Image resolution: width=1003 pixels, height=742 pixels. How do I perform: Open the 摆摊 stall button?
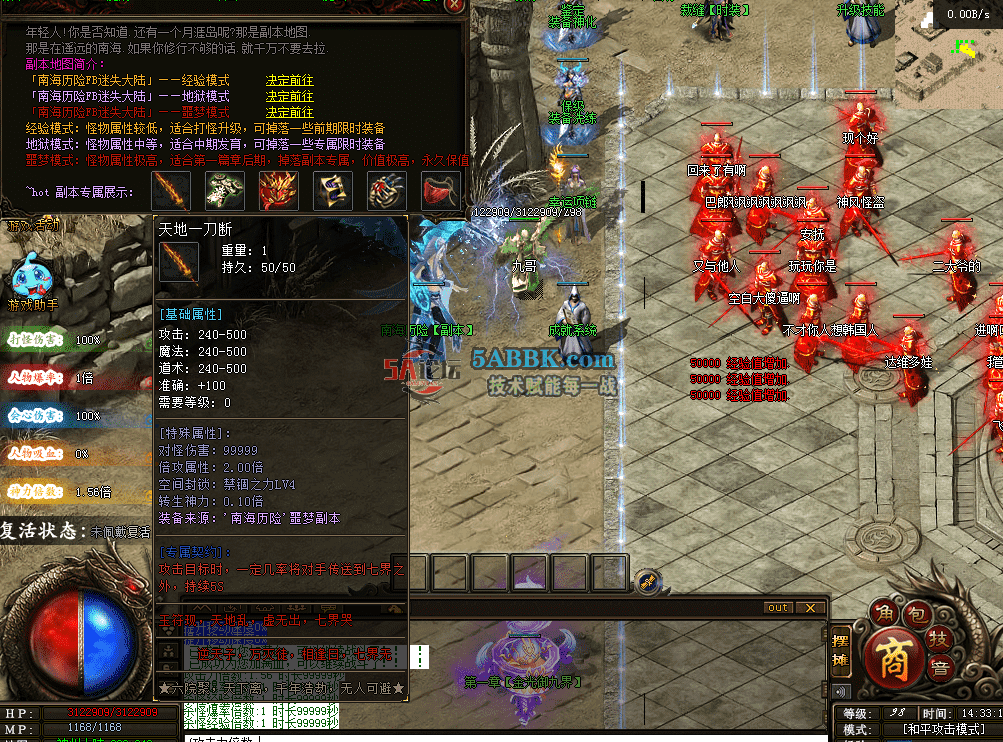(x=841, y=651)
